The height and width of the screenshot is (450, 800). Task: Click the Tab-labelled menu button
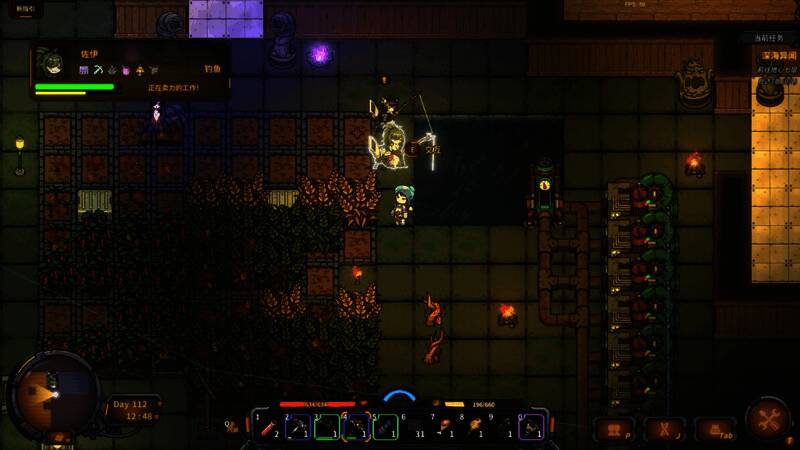click(x=714, y=430)
